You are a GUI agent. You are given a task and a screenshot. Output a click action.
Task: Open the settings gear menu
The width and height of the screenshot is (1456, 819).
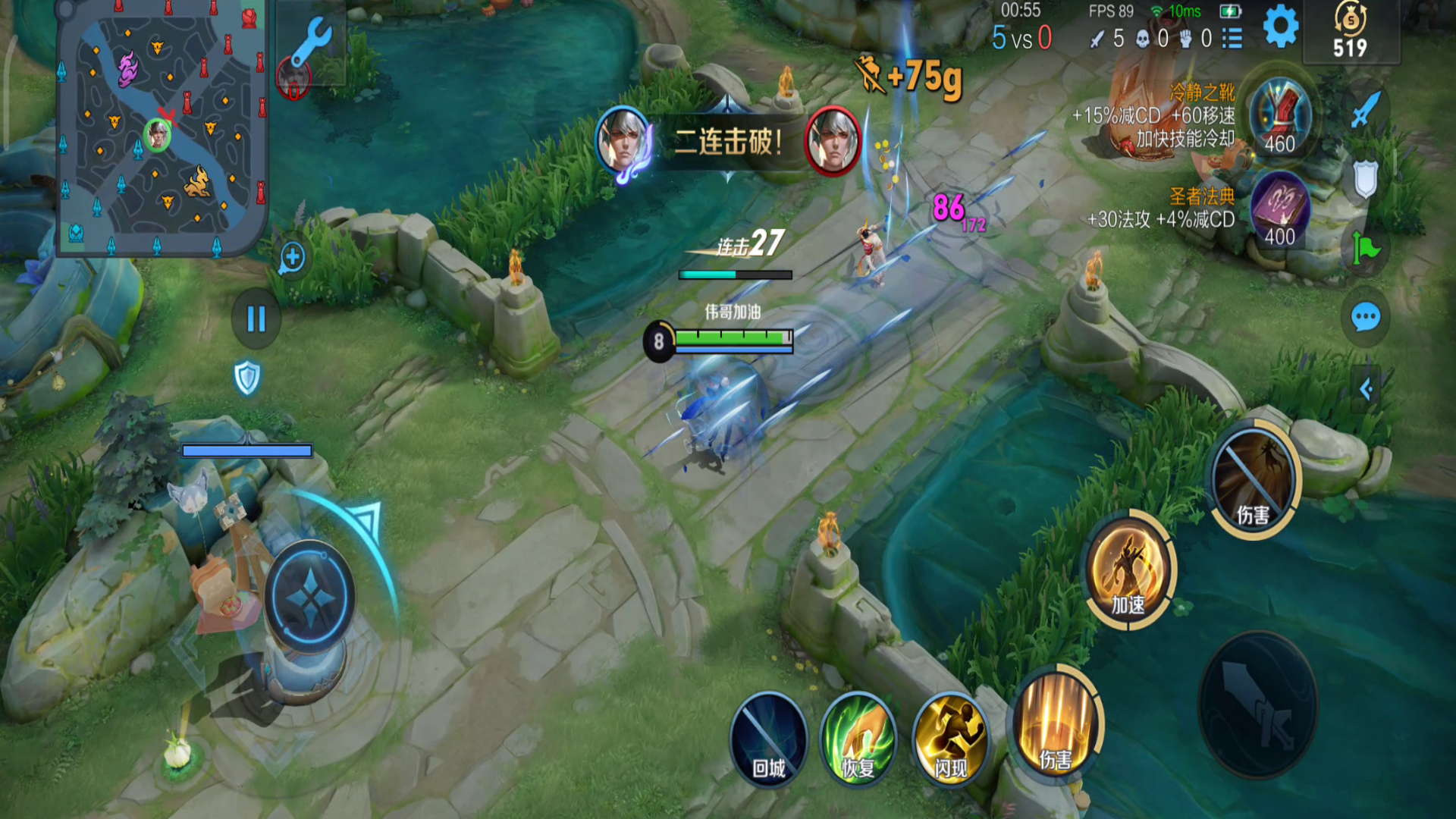tap(1281, 27)
